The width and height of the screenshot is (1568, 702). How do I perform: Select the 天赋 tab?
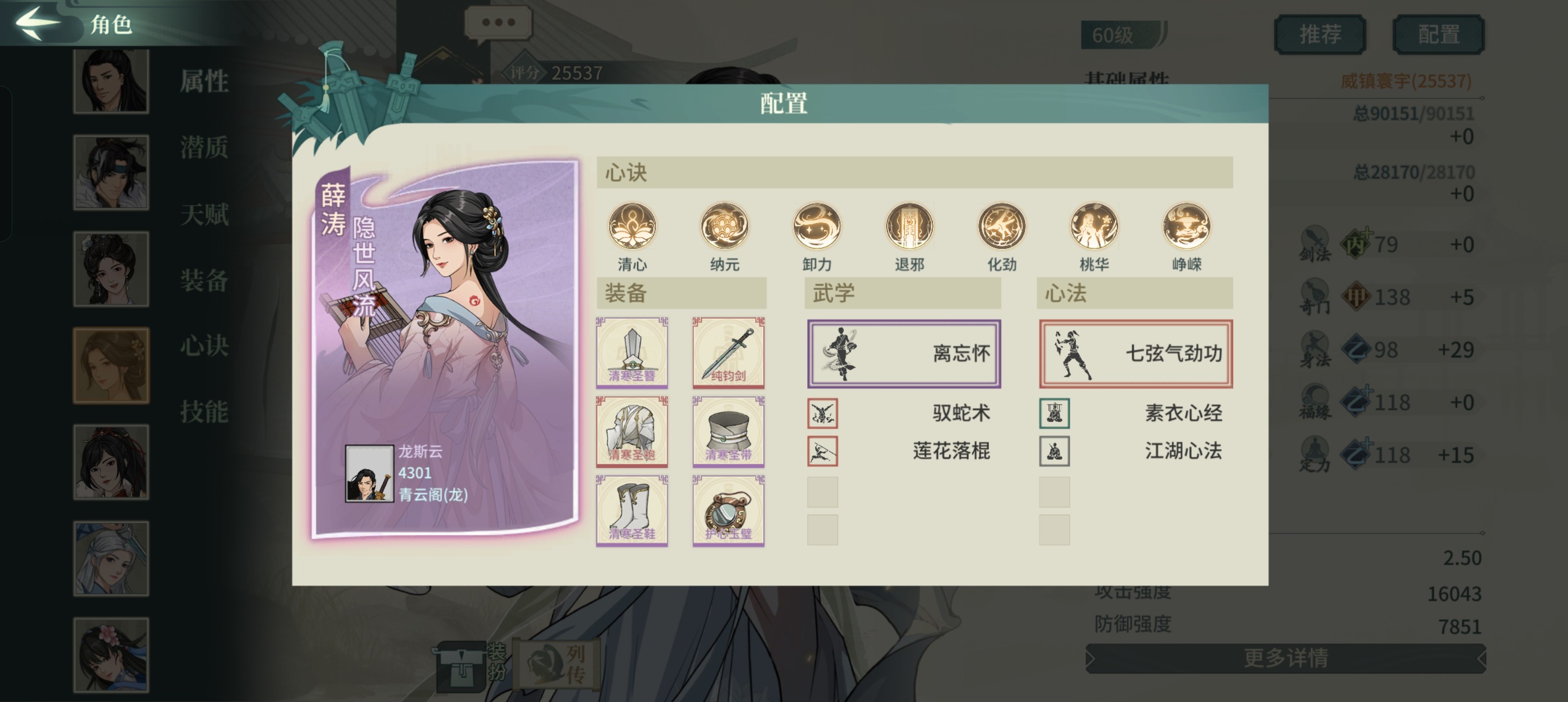tap(204, 214)
